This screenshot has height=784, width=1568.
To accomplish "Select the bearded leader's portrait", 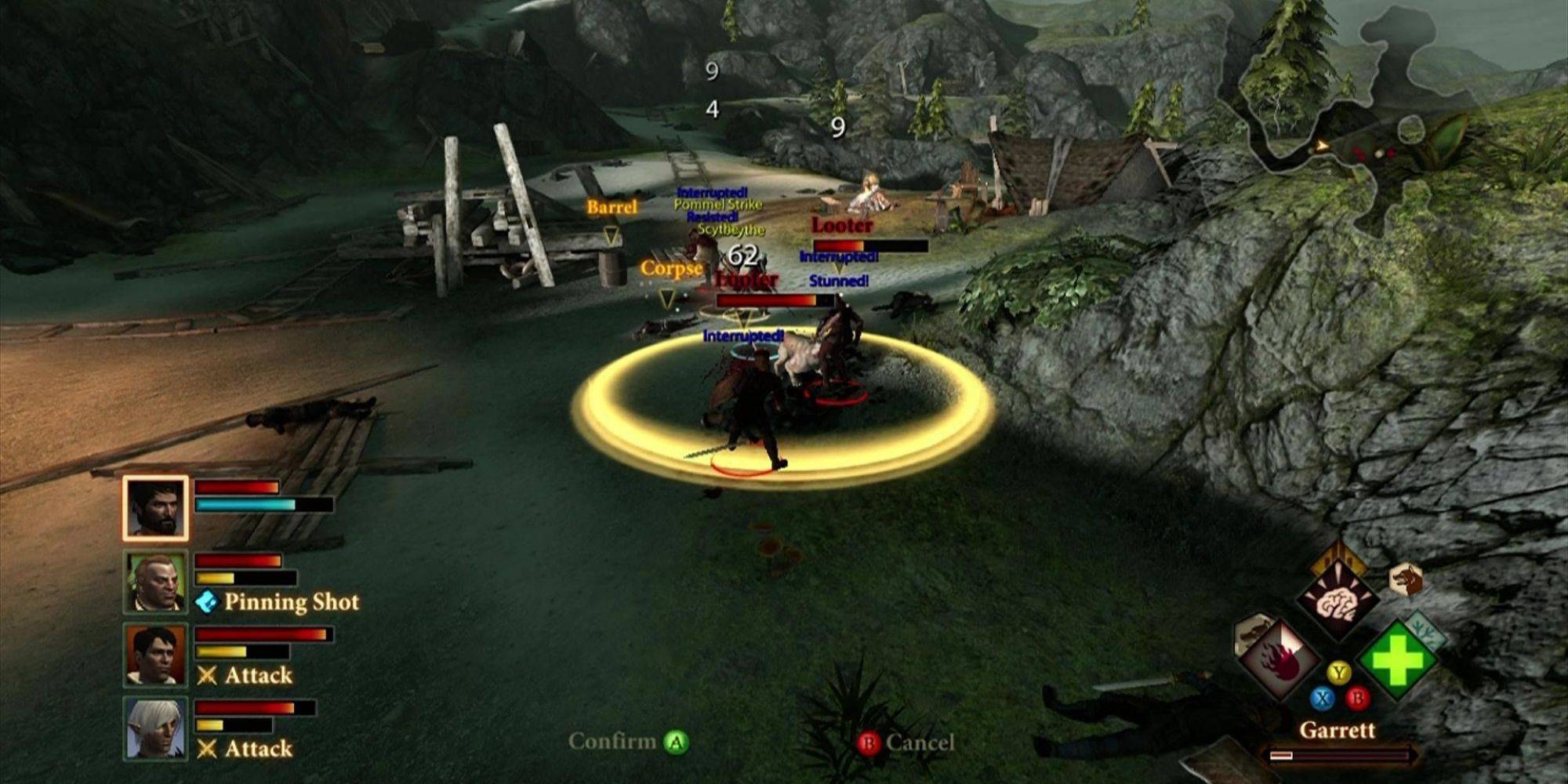I will 155,508.
